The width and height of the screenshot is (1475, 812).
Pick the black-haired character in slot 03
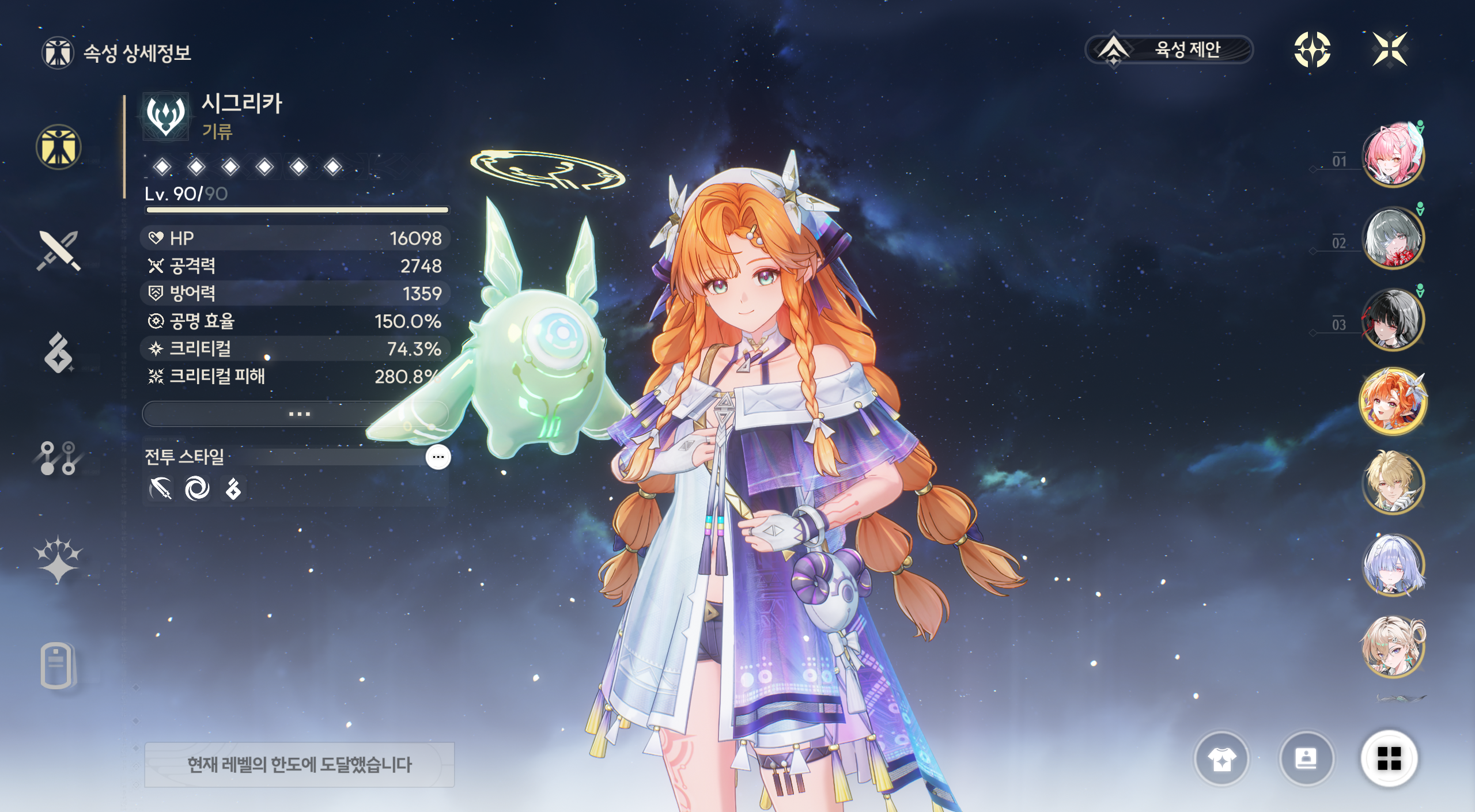1392,319
